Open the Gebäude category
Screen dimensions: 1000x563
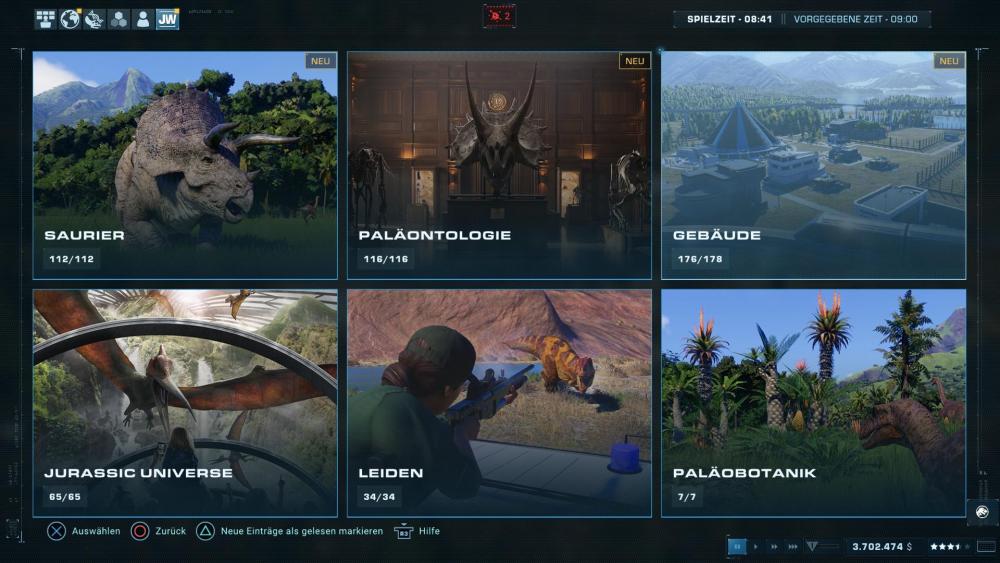tap(813, 165)
